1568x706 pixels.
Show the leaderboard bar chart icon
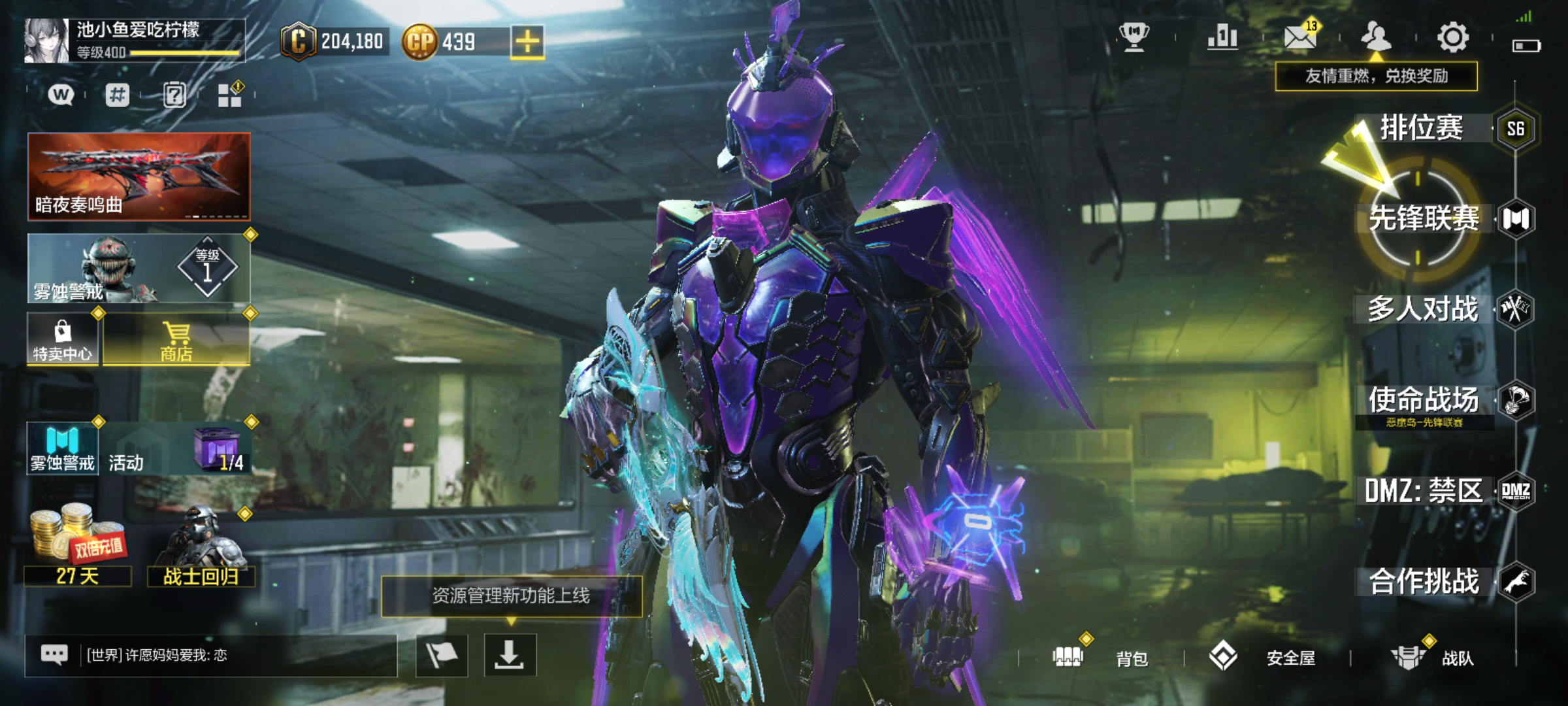coord(1222,37)
